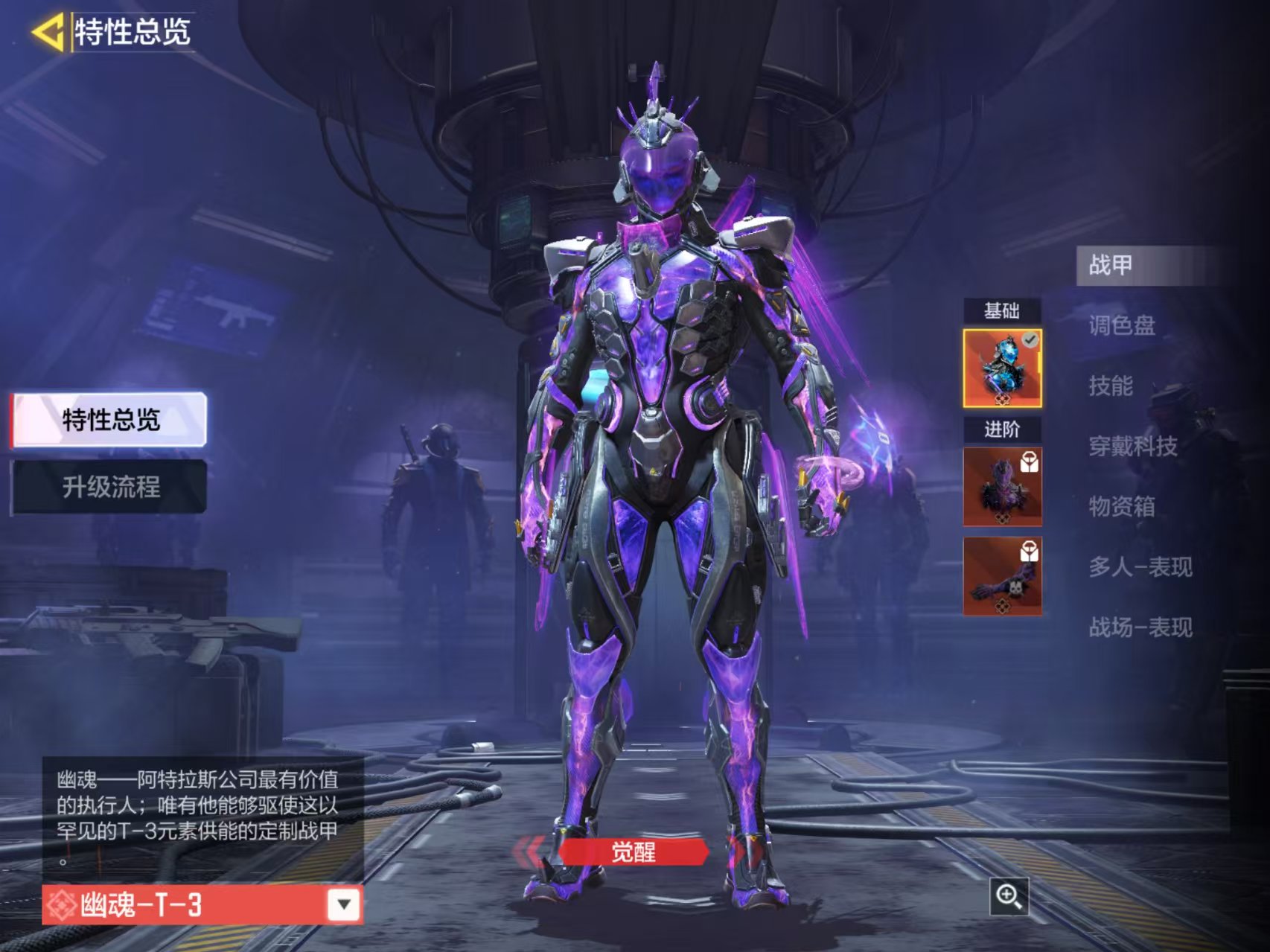View the 战场-表现 category
The width and height of the screenshot is (1270, 952).
[1140, 627]
